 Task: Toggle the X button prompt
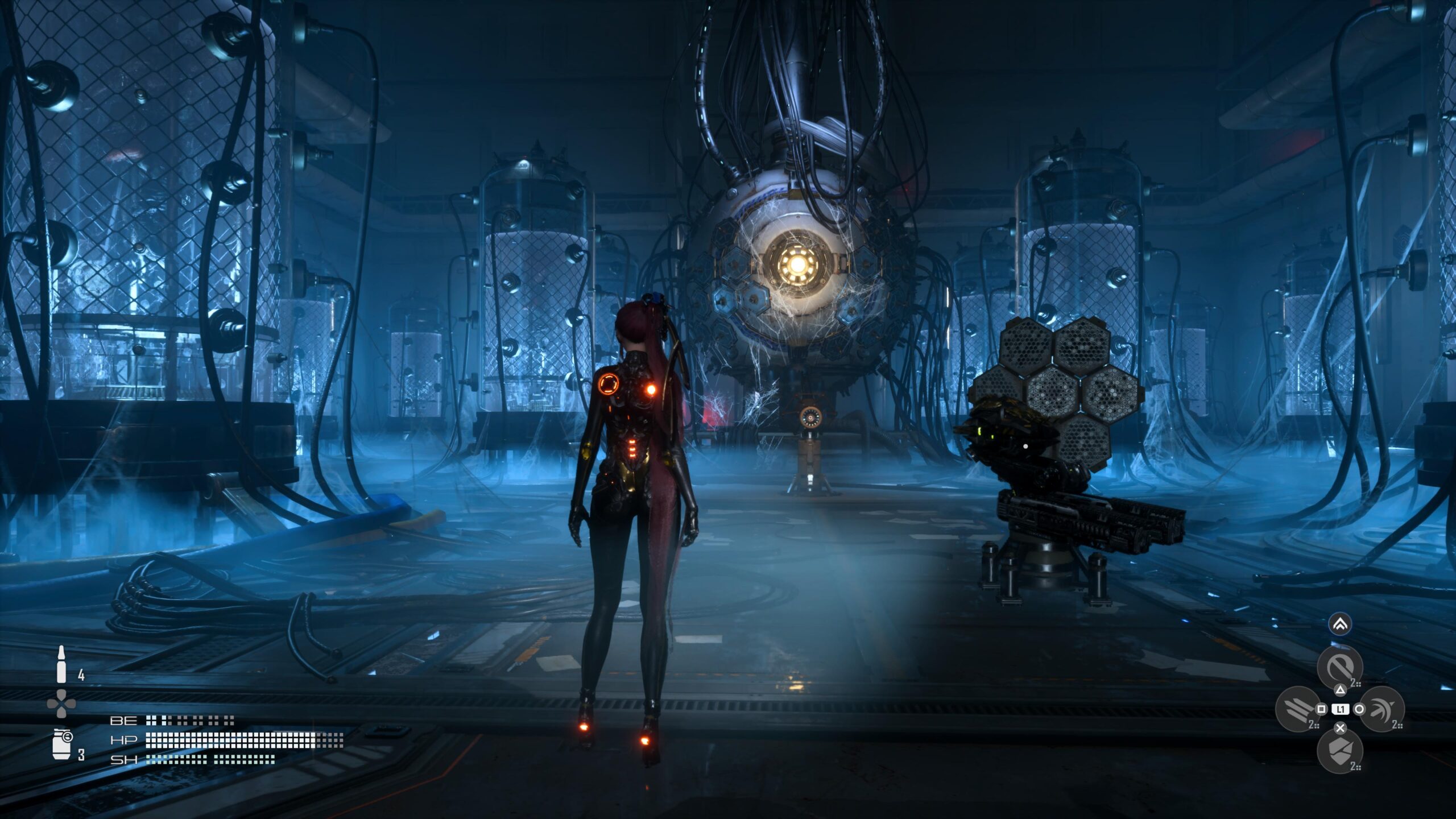[1340, 728]
